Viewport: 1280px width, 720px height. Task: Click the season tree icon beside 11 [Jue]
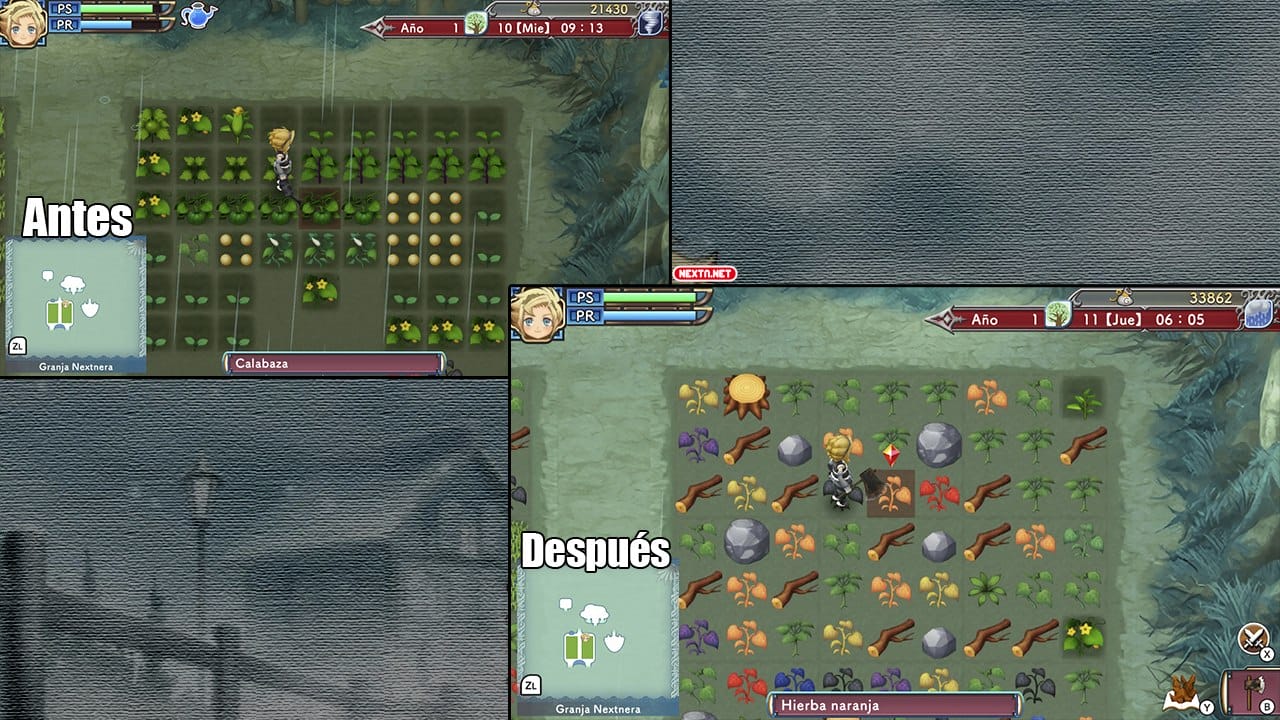click(x=1057, y=316)
